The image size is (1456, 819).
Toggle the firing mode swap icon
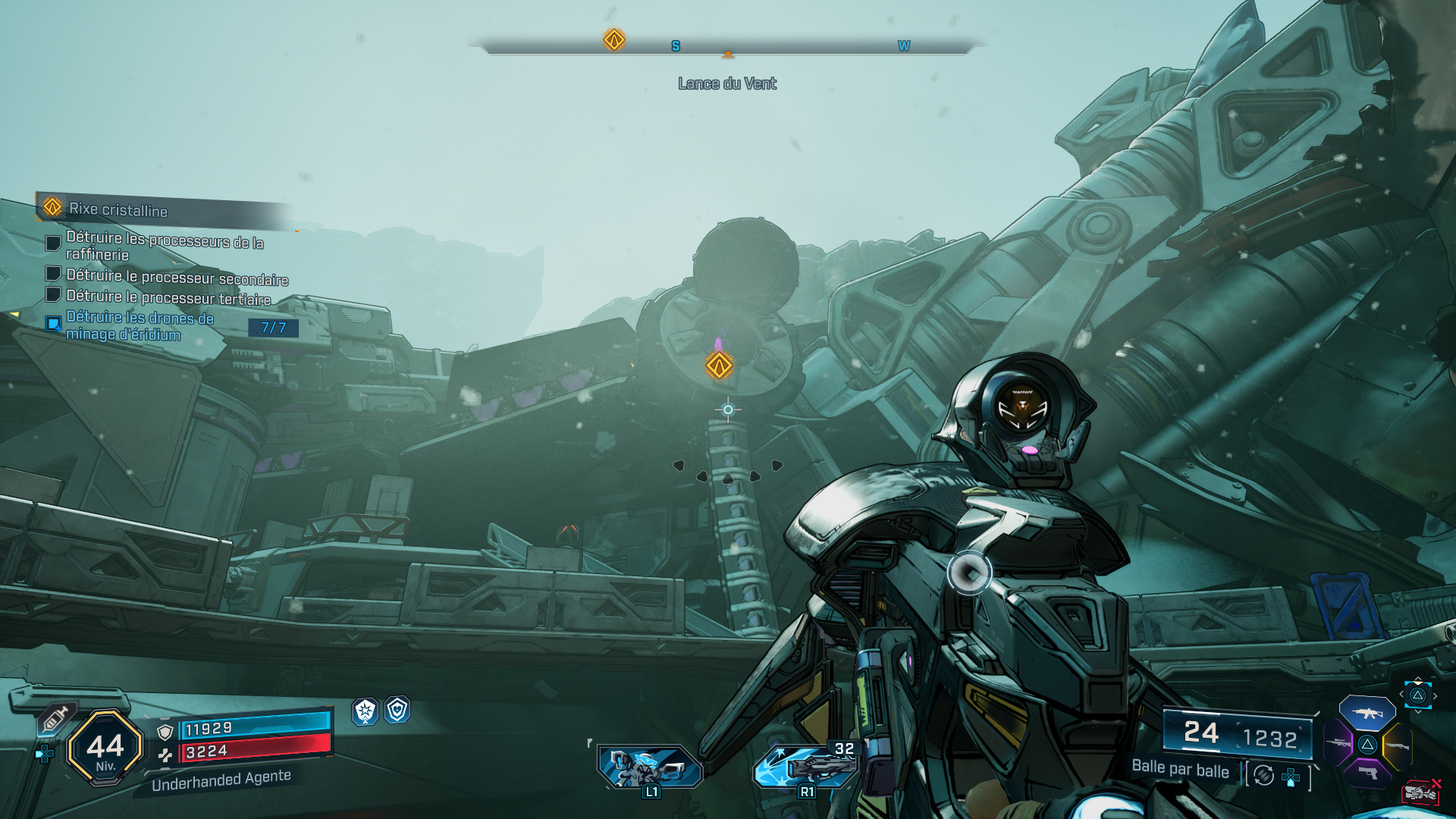(1263, 775)
